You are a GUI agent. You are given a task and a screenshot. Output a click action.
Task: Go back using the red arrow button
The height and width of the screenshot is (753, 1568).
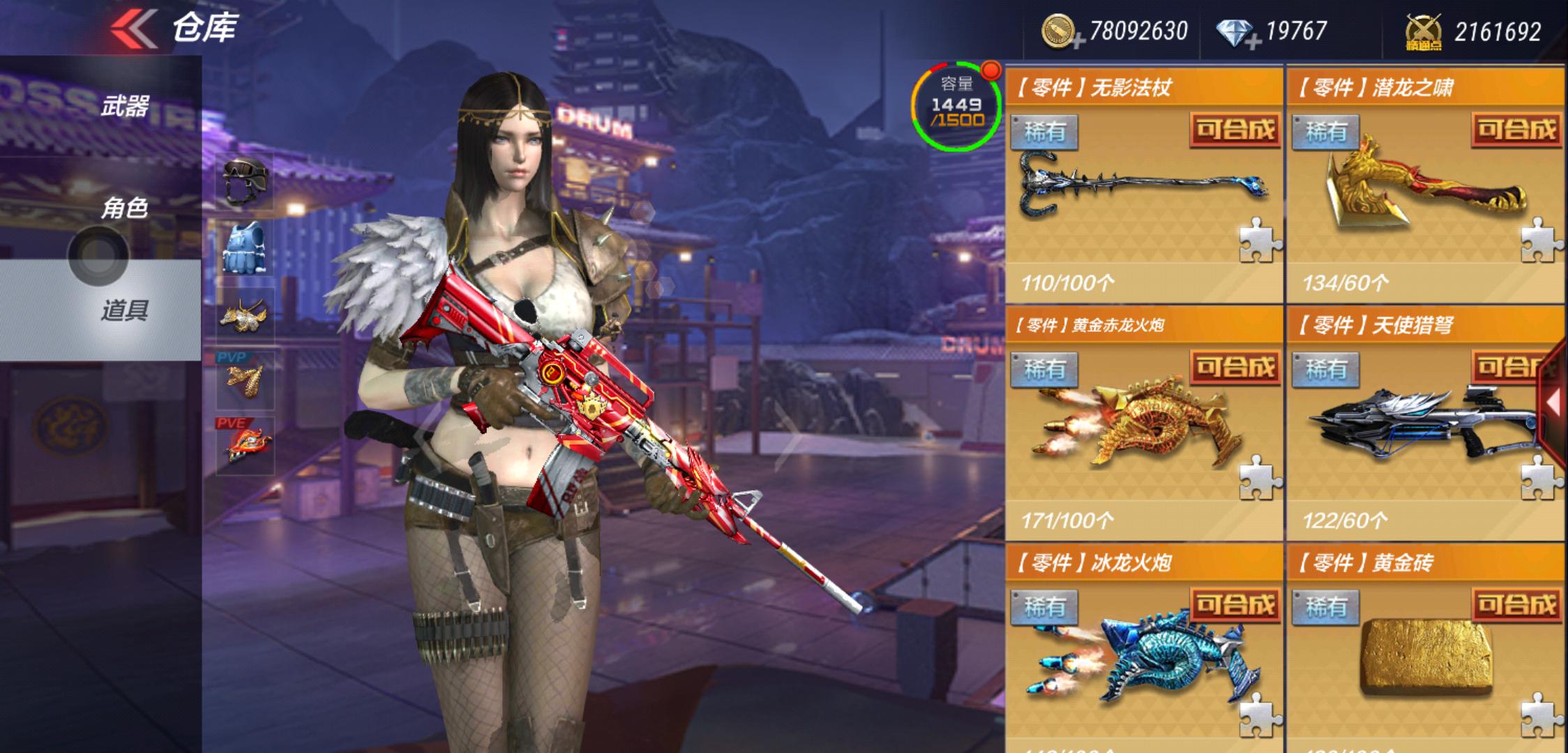(134, 29)
